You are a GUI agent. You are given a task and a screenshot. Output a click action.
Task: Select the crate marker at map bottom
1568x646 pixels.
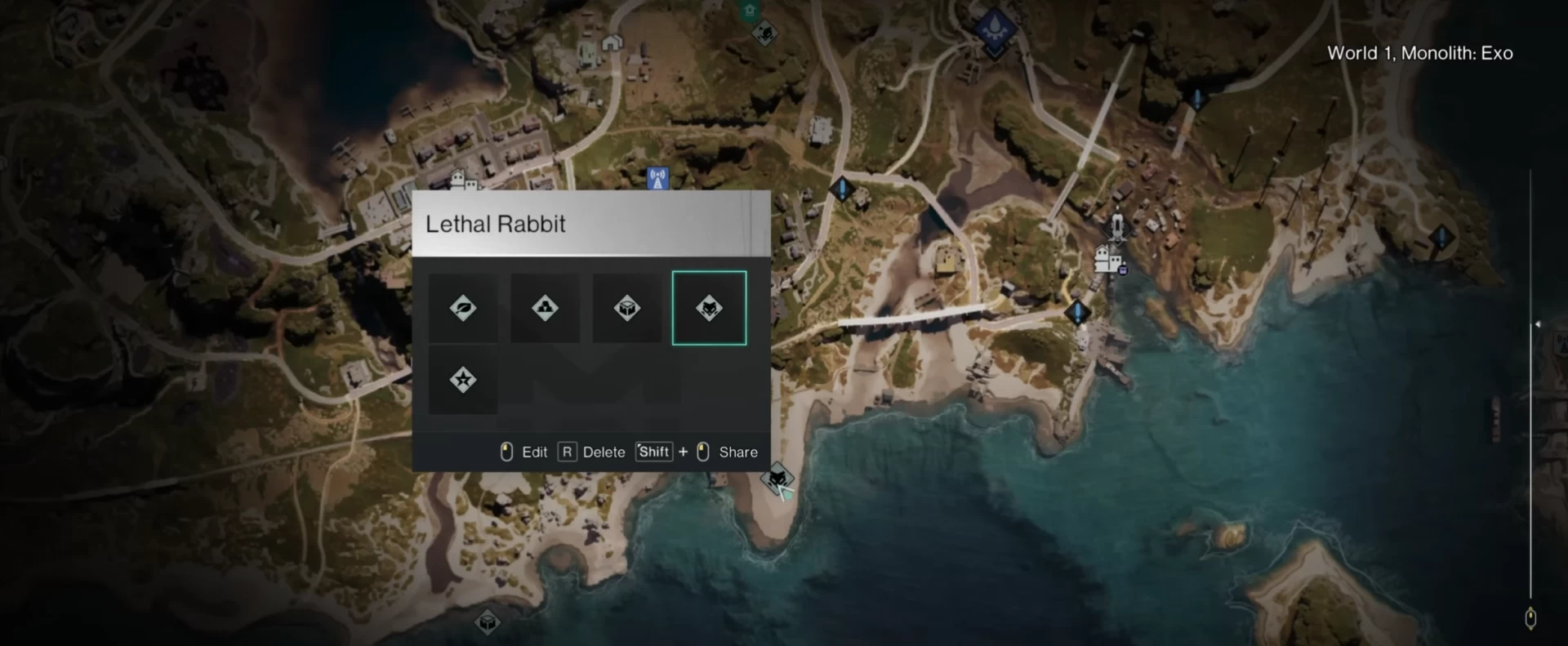coord(488,622)
